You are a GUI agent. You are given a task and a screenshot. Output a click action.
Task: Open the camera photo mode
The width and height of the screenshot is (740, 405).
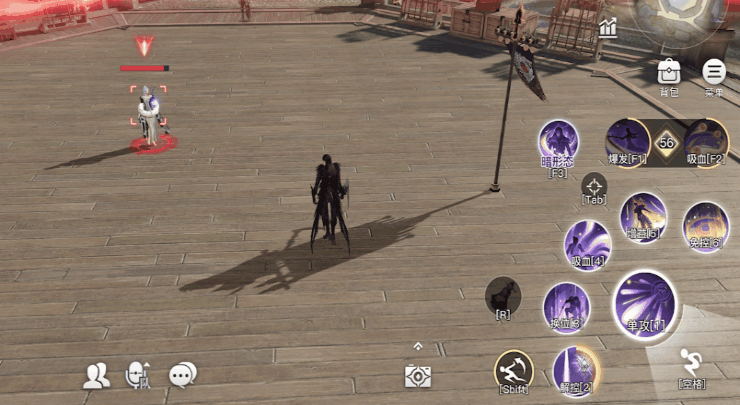coord(418,375)
